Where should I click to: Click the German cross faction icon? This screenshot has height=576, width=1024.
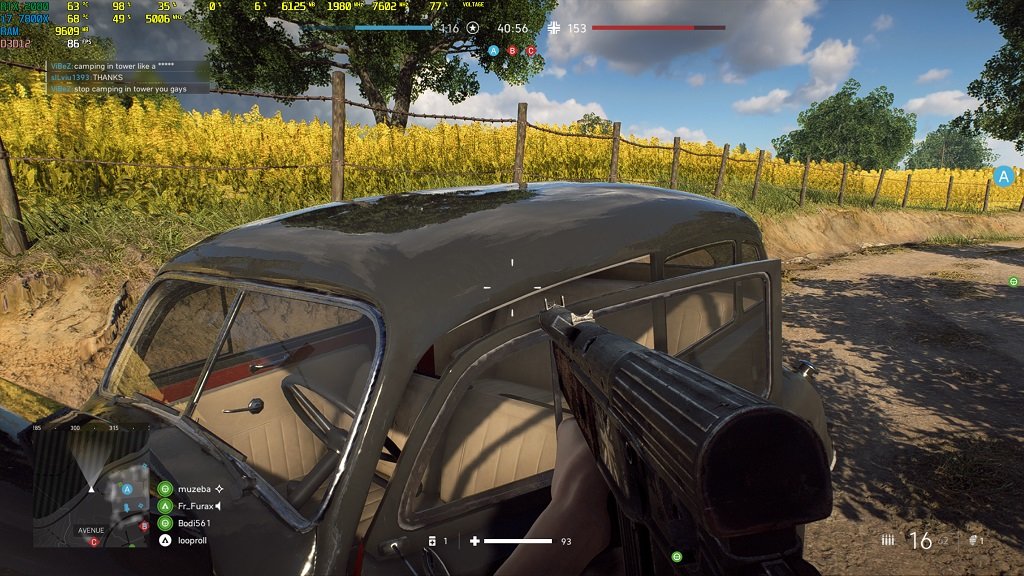[x=555, y=28]
